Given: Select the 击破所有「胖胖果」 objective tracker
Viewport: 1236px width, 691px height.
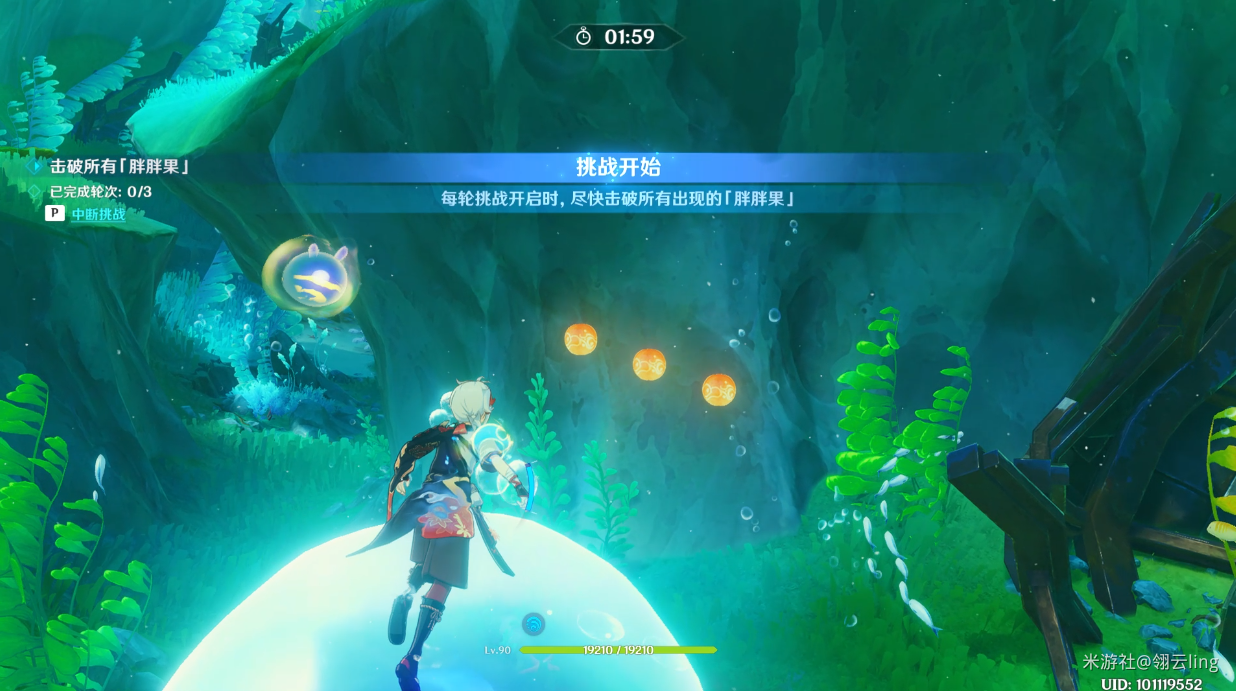Looking at the screenshot, I should (119, 167).
